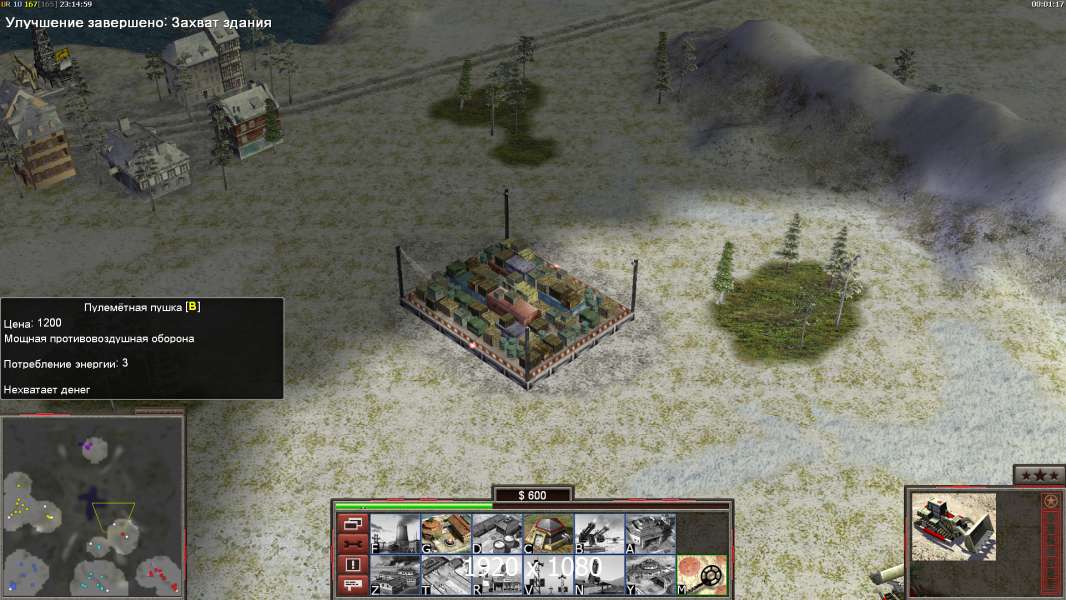Select the bulldozer portrait
This screenshot has height=600, width=1066.
(954, 526)
